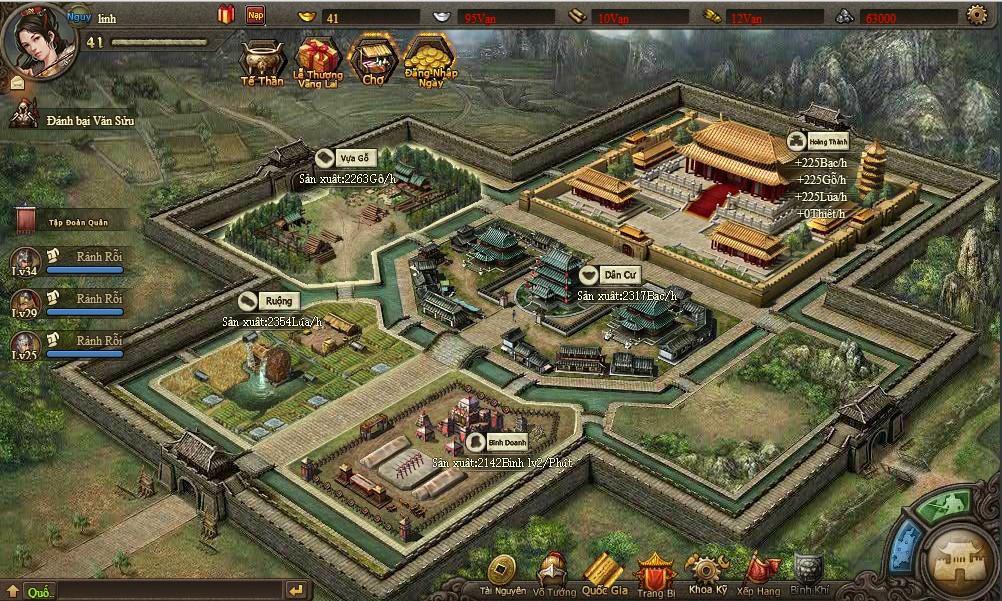The height and width of the screenshot is (601, 1002).
Task: Click the Nạp recharge button
Action: [256, 15]
